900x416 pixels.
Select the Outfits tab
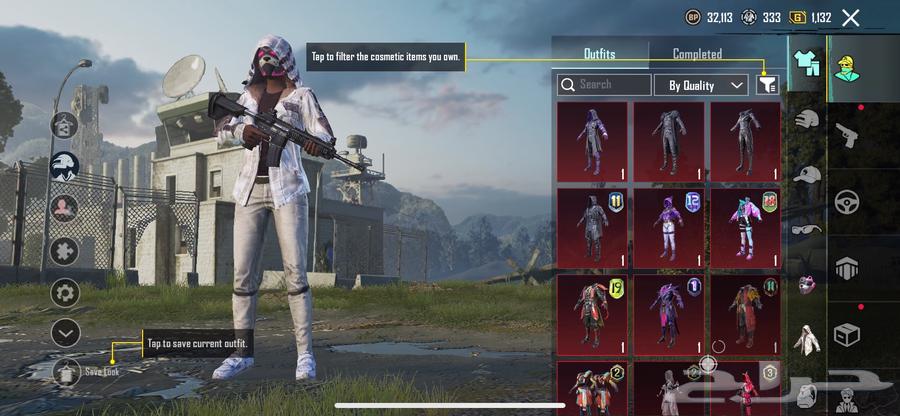[599, 54]
